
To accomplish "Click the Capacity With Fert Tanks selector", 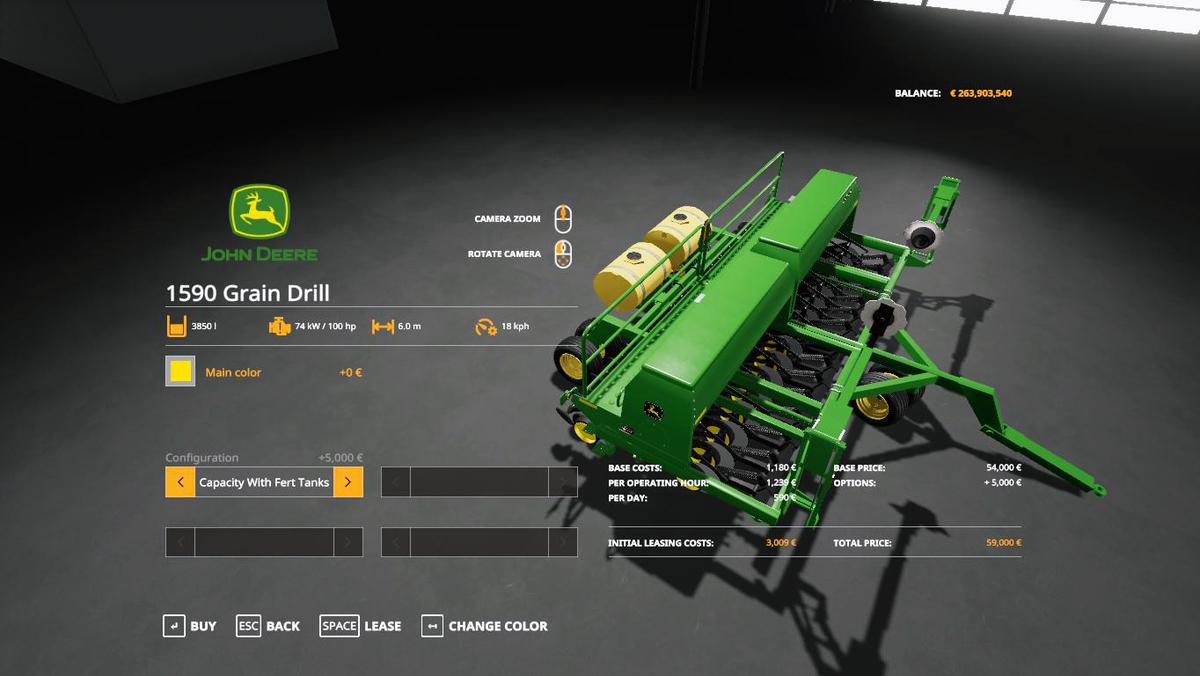I will click(264, 482).
